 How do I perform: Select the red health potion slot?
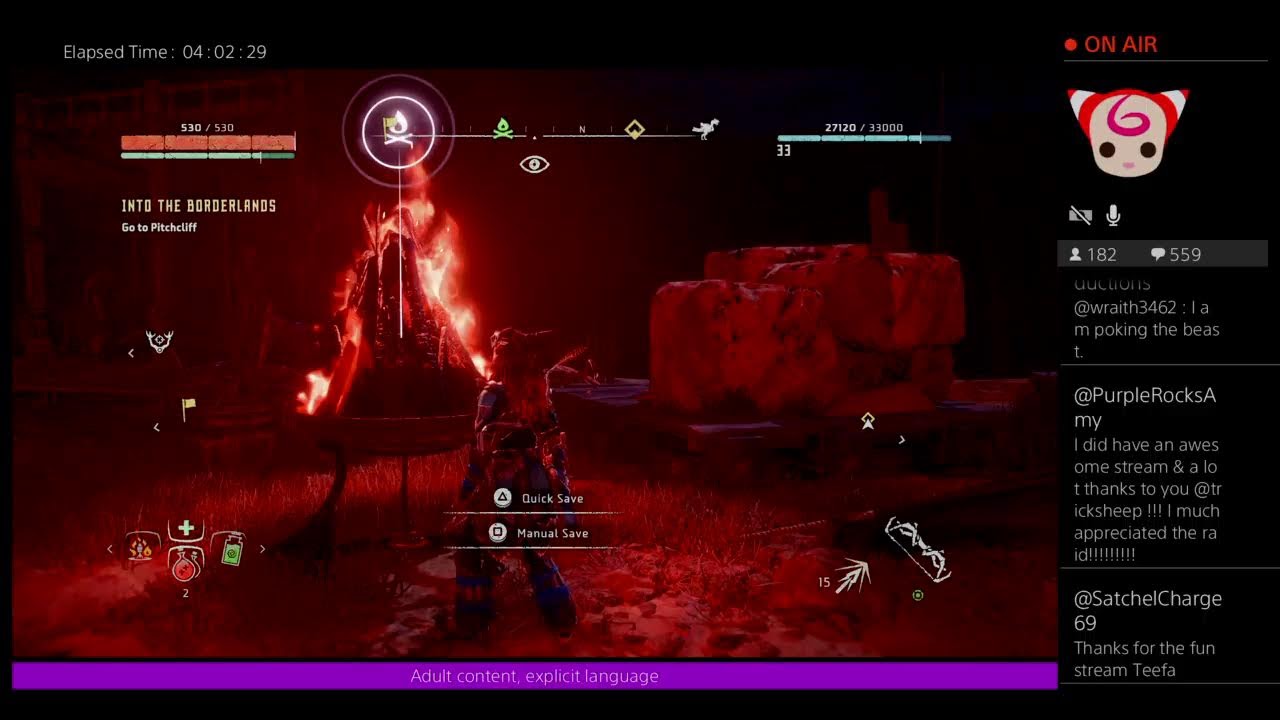(x=185, y=566)
